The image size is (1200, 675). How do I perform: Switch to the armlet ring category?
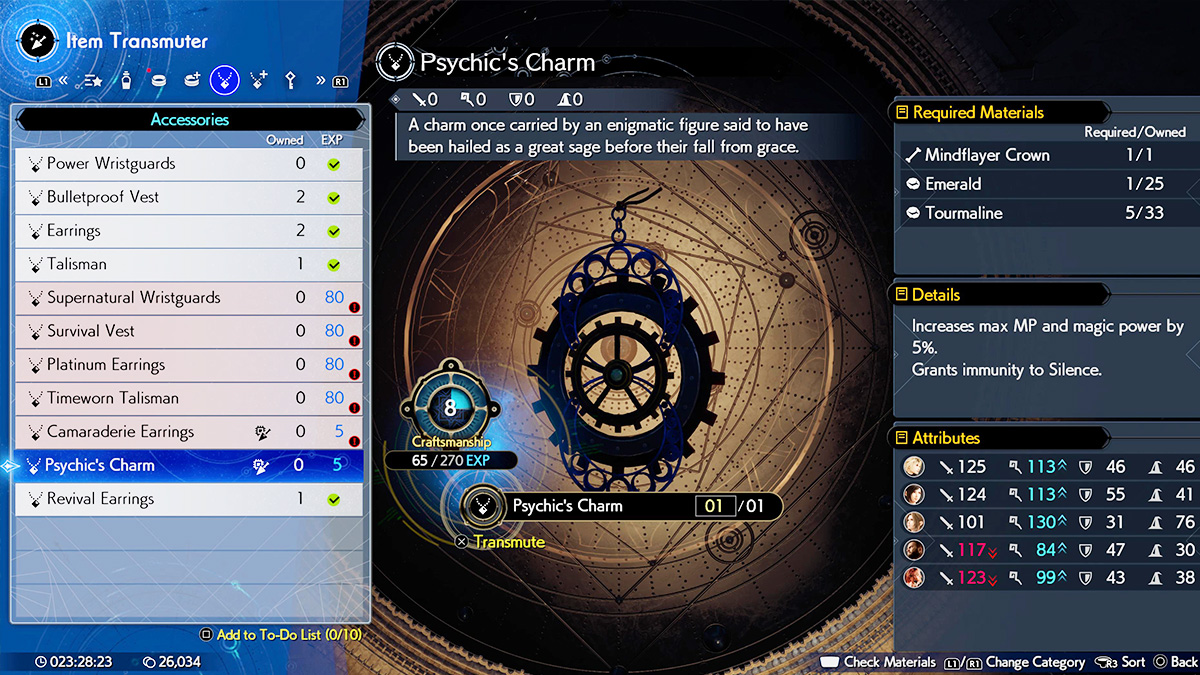pos(158,80)
